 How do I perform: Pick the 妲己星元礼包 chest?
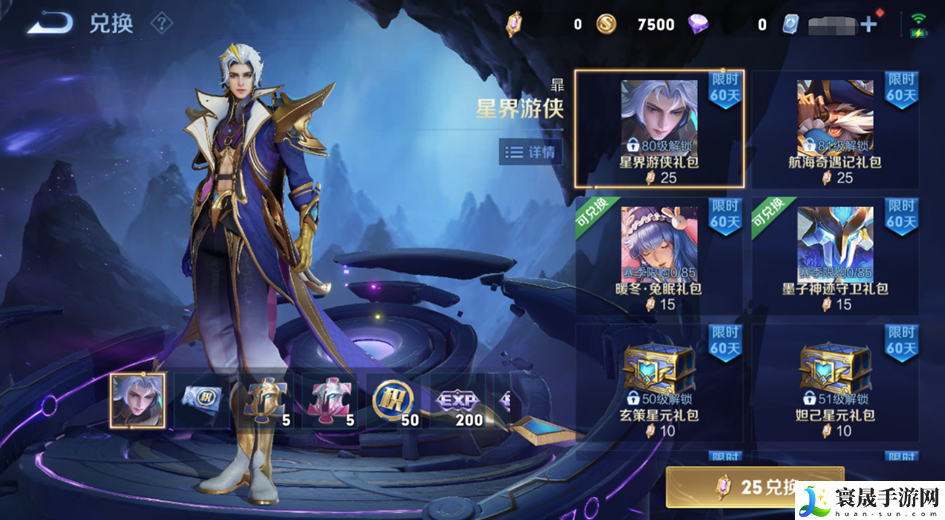[x=834, y=381]
